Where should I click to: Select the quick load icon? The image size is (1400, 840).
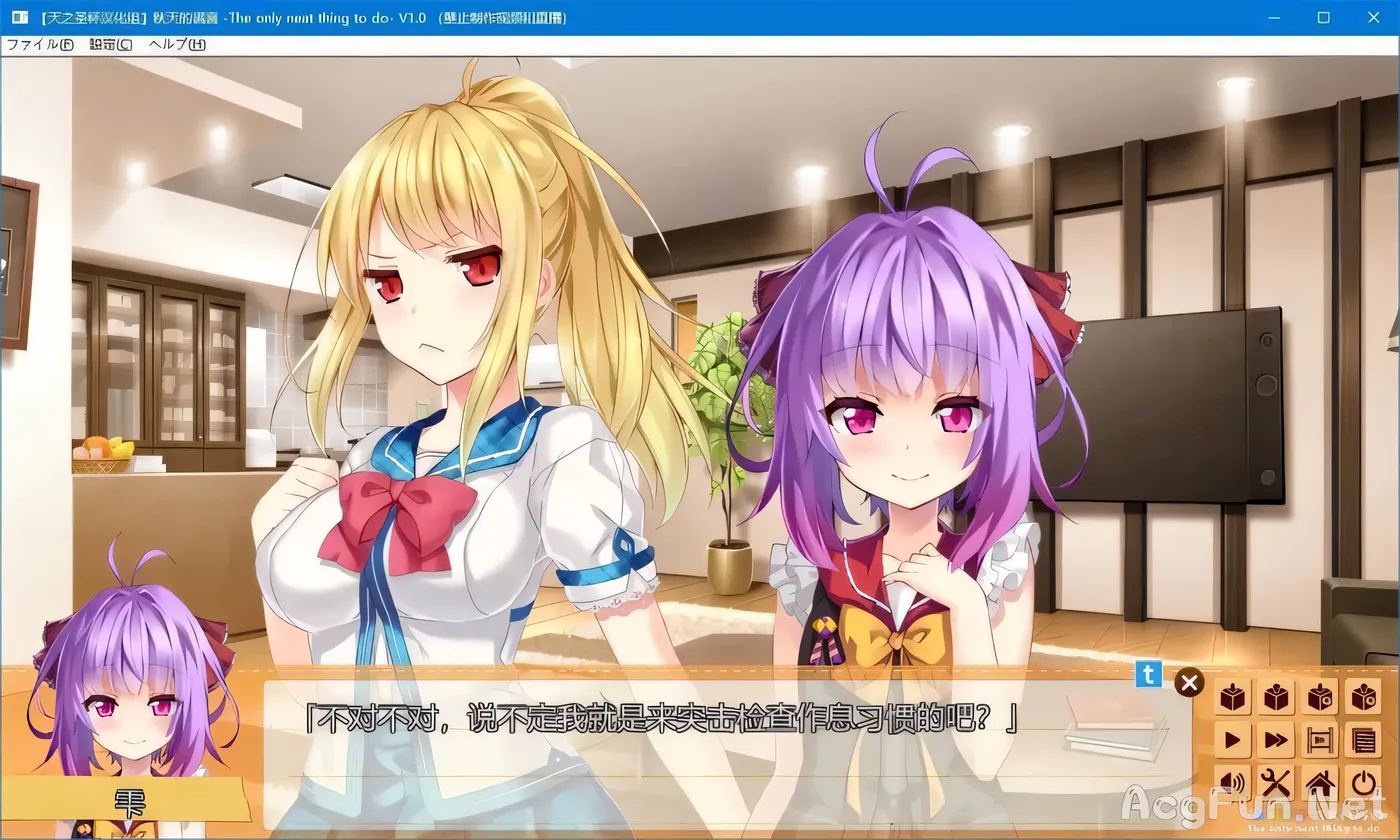point(1365,698)
